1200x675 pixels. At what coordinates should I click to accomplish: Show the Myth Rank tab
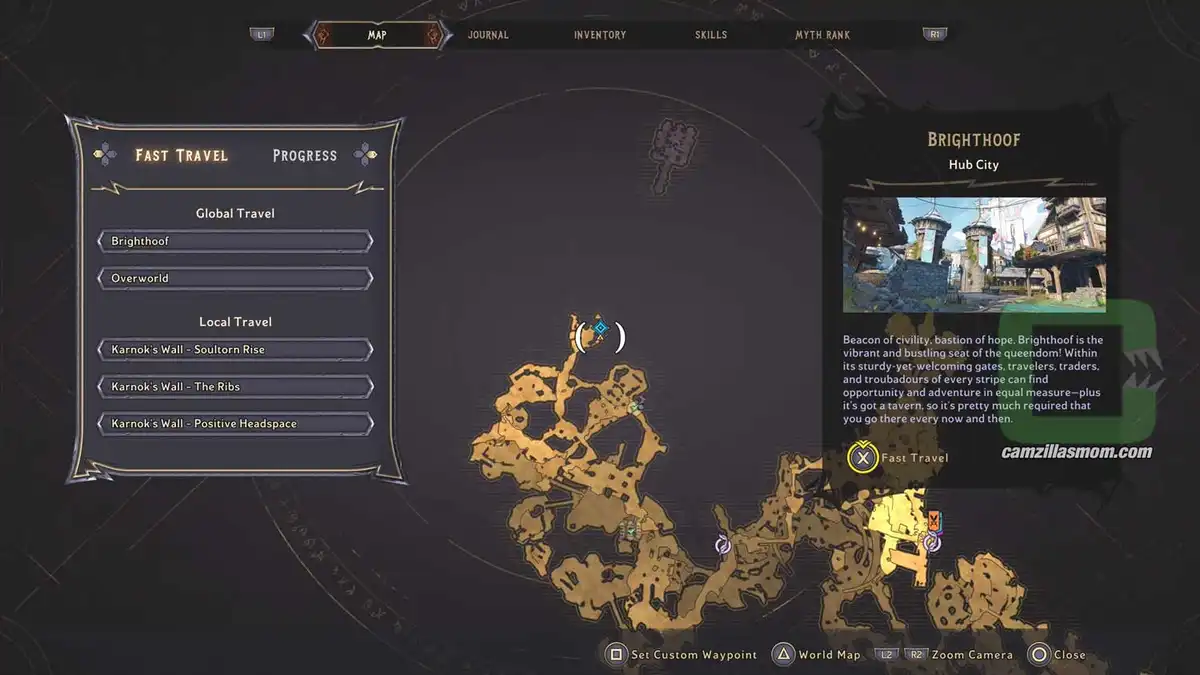[x=822, y=35]
